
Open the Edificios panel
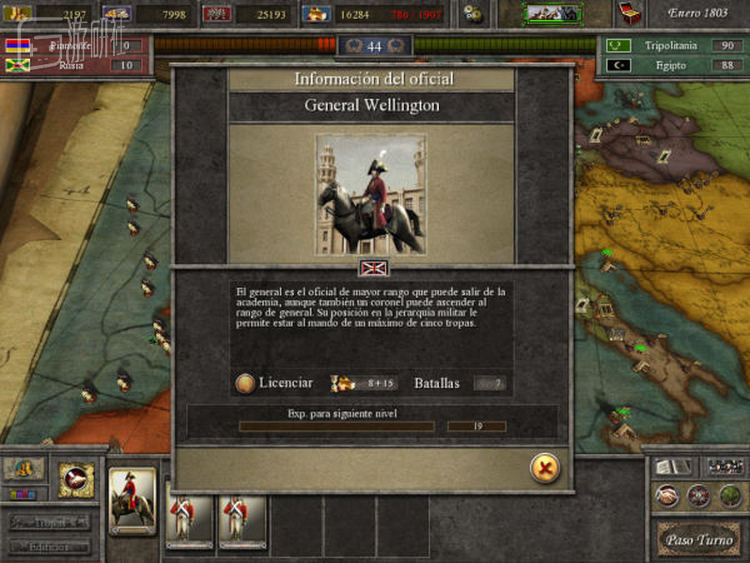point(49,547)
